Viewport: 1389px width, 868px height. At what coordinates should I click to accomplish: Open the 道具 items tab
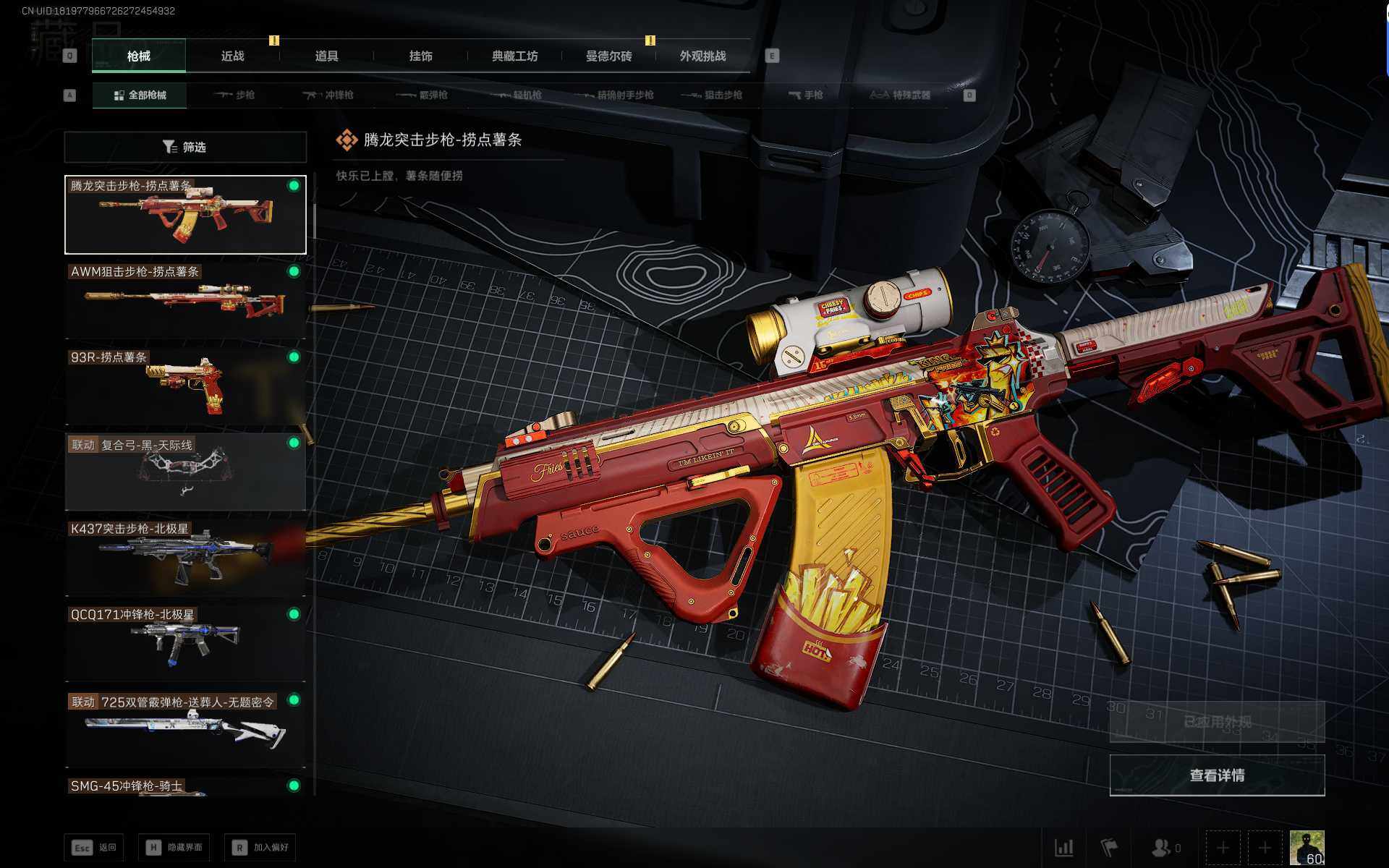coord(326,56)
